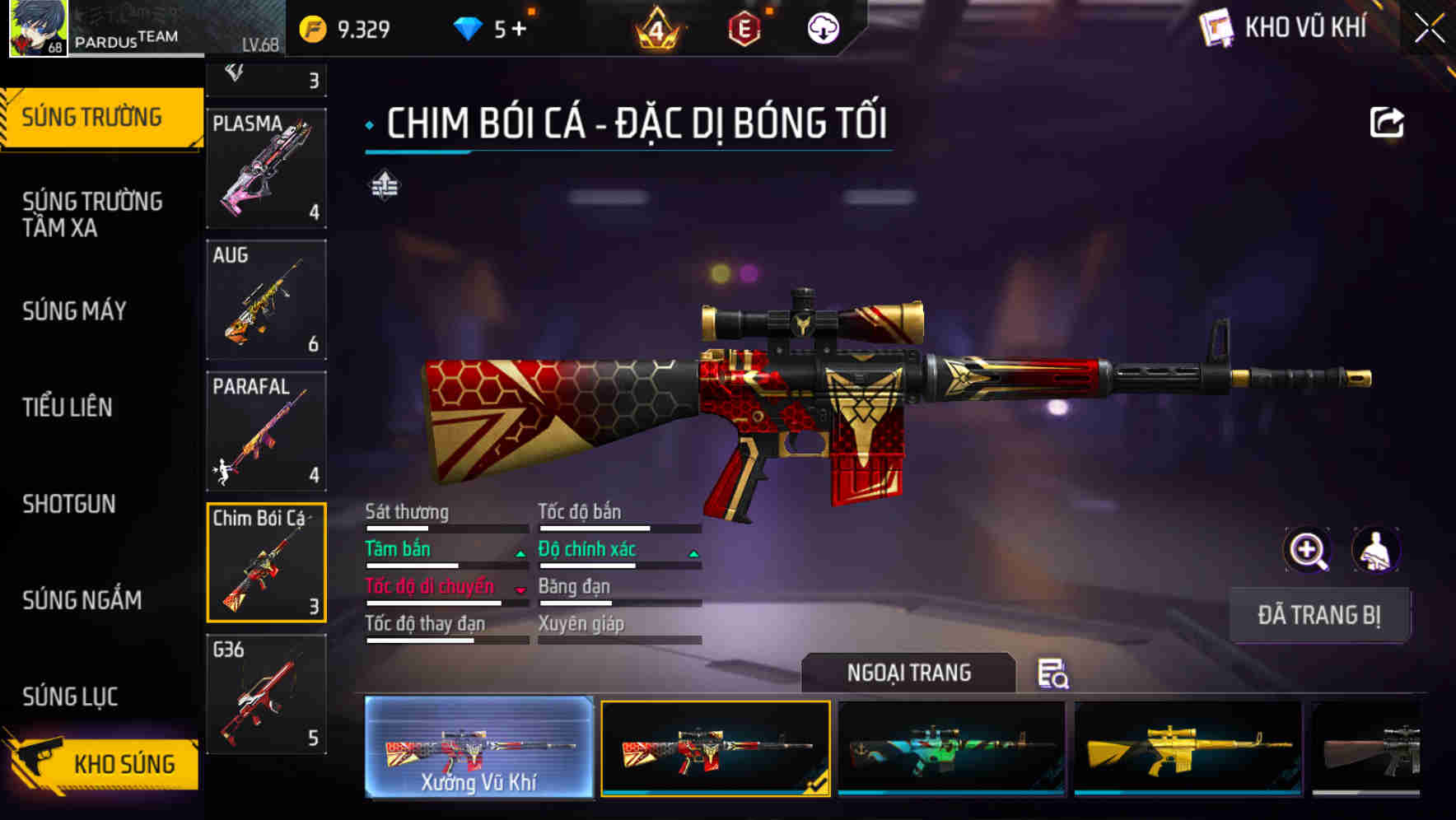Toggle character preview of the weapon

coord(1374,550)
